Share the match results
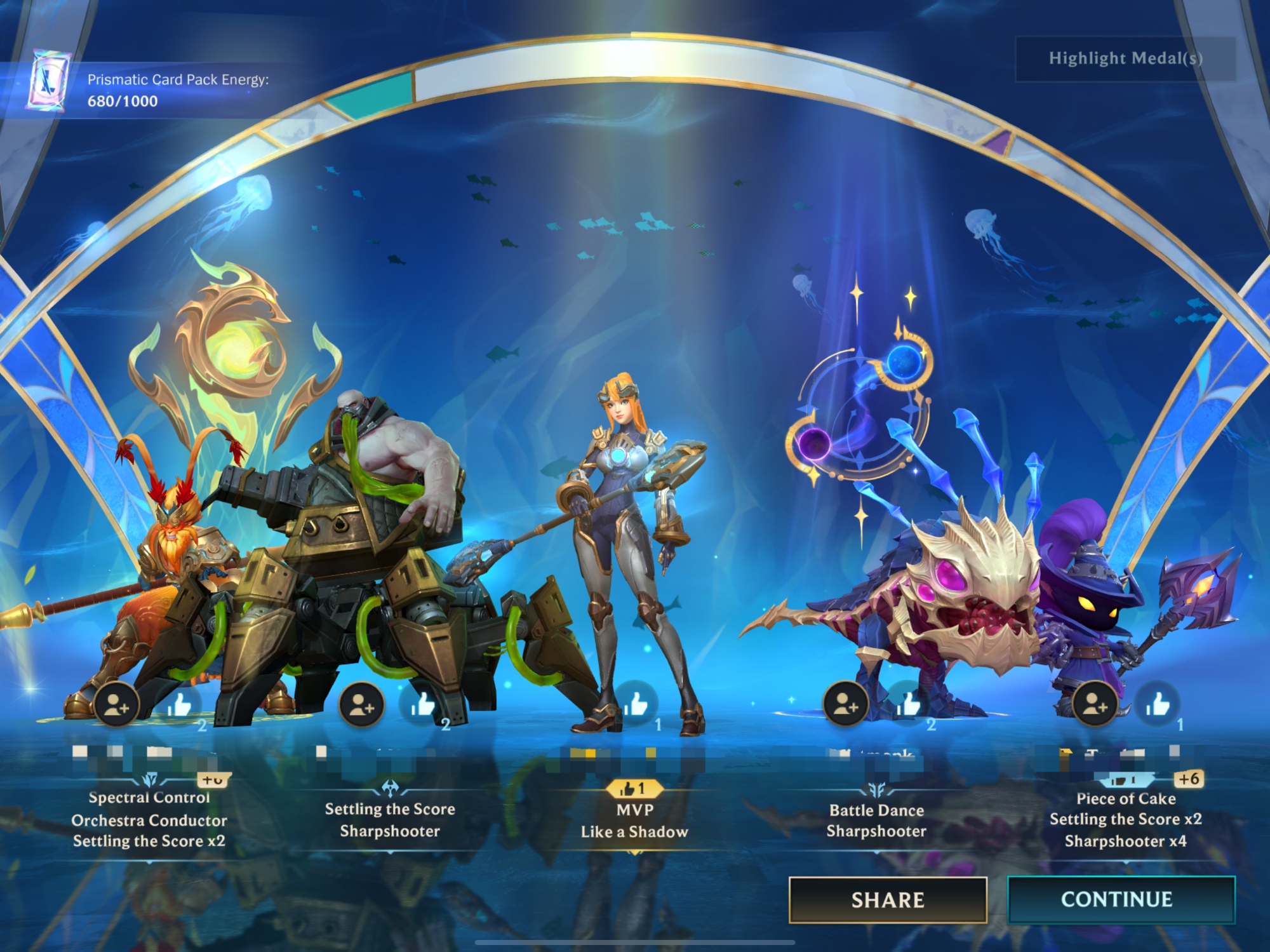Image resolution: width=1270 pixels, height=952 pixels. (x=888, y=899)
